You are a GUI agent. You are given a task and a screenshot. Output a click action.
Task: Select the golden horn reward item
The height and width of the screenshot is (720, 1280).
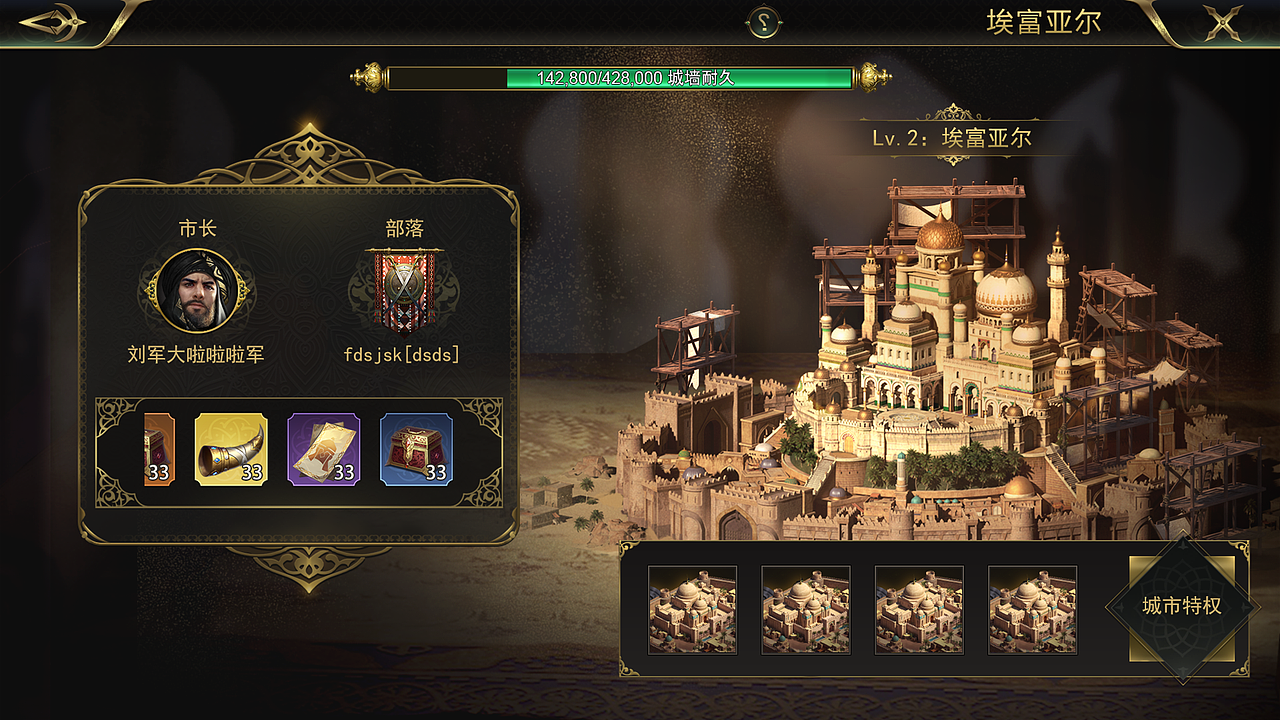tap(231, 449)
